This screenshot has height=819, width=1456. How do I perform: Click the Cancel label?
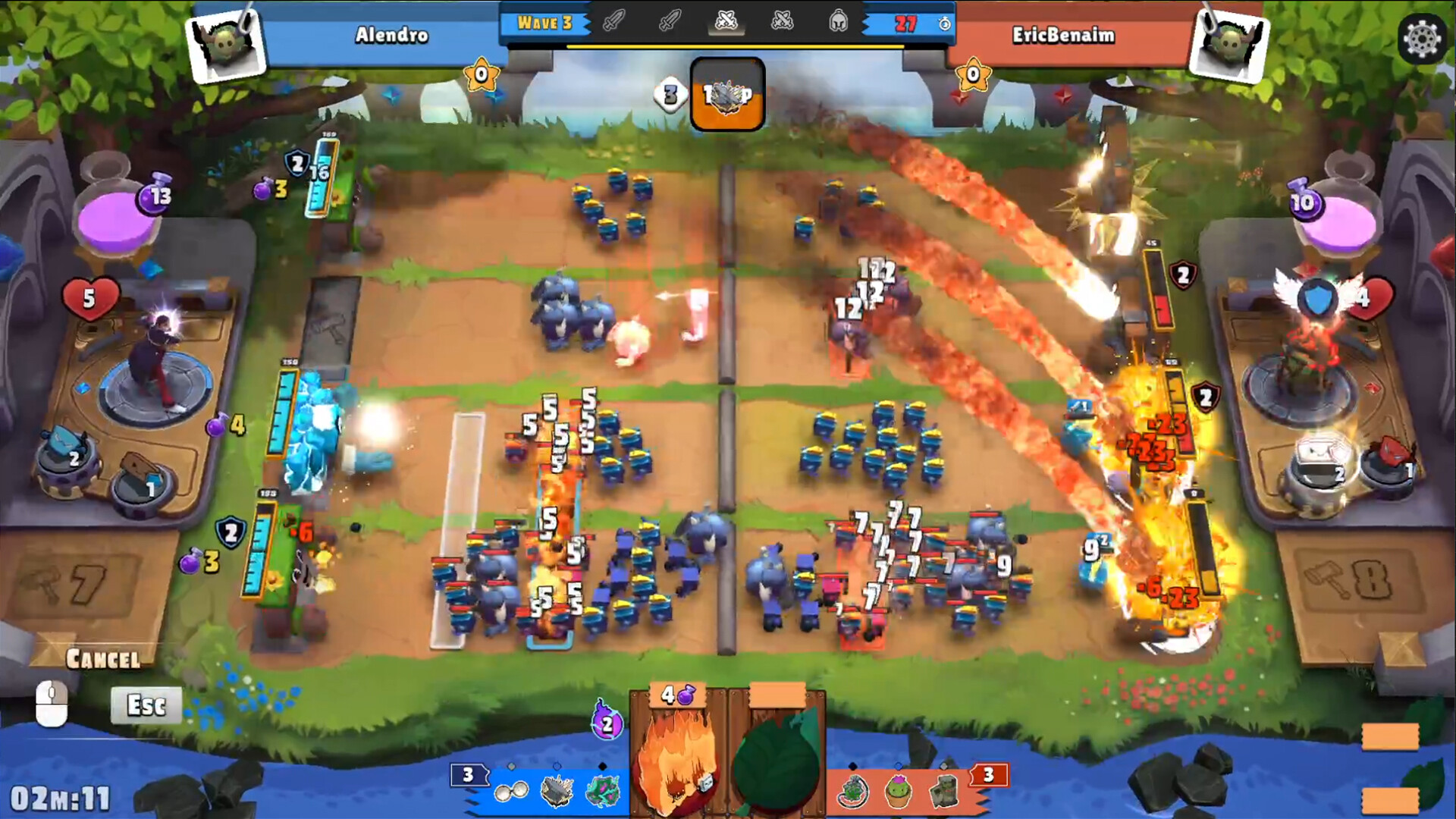[103, 659]
